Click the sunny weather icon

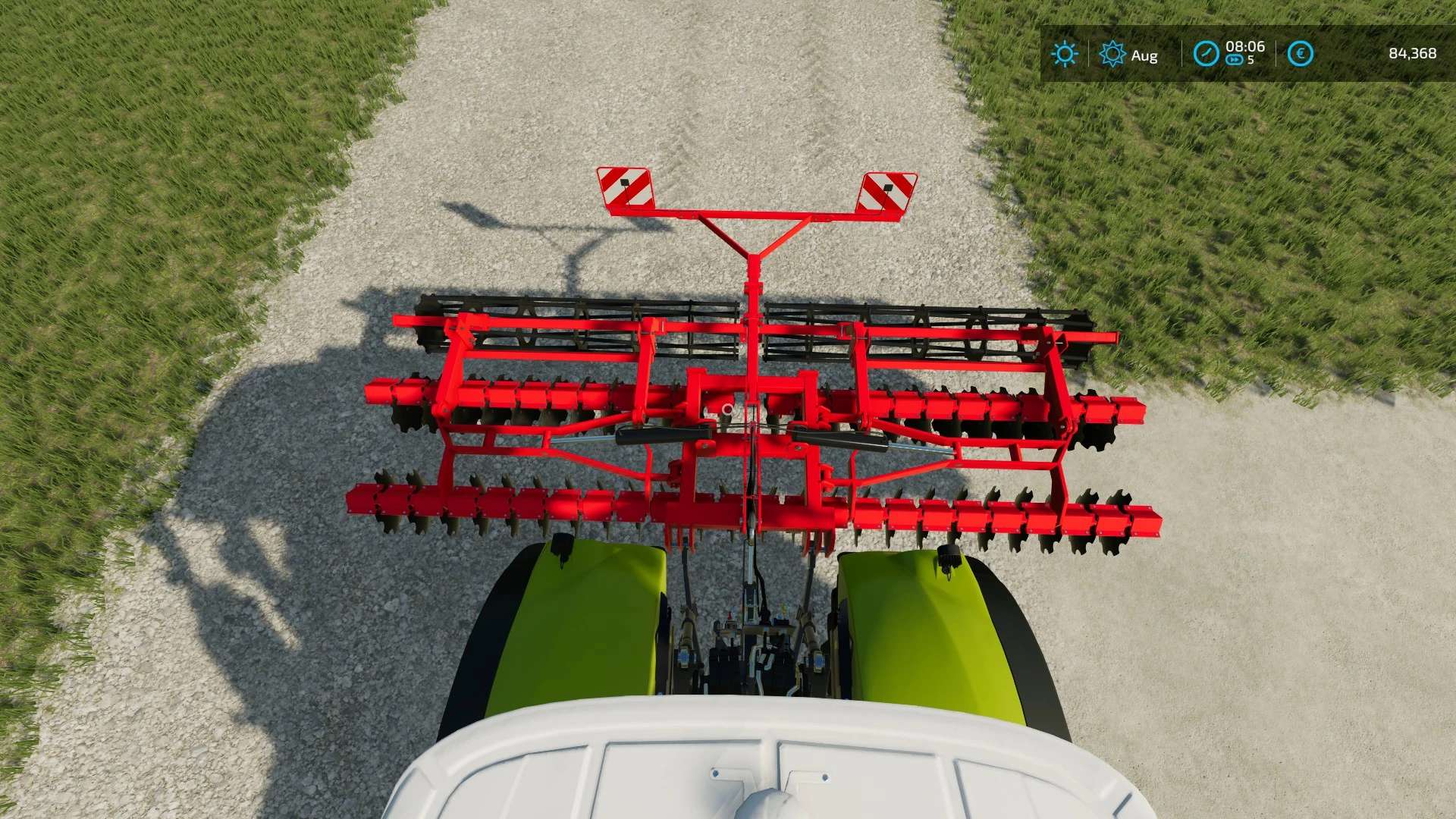[1064, 54]
